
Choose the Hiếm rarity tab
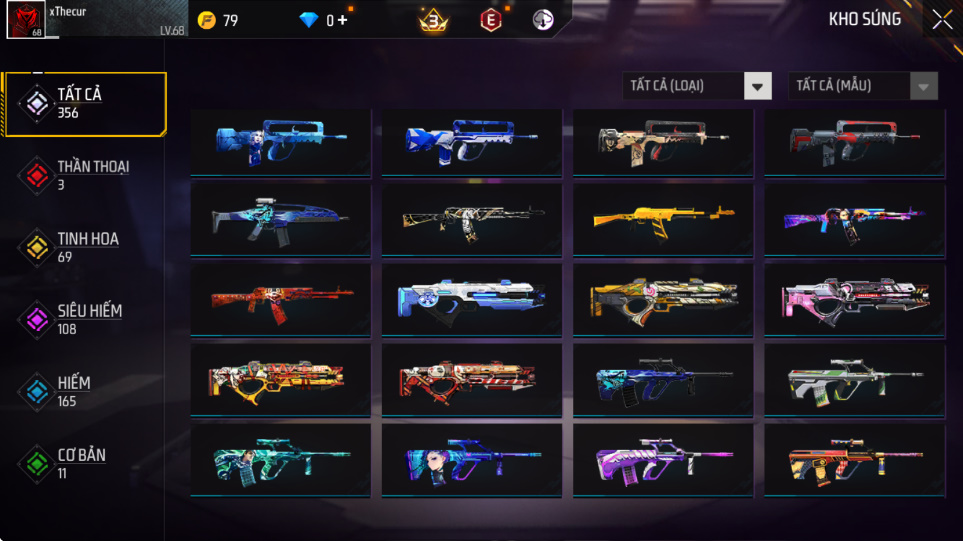84,391
